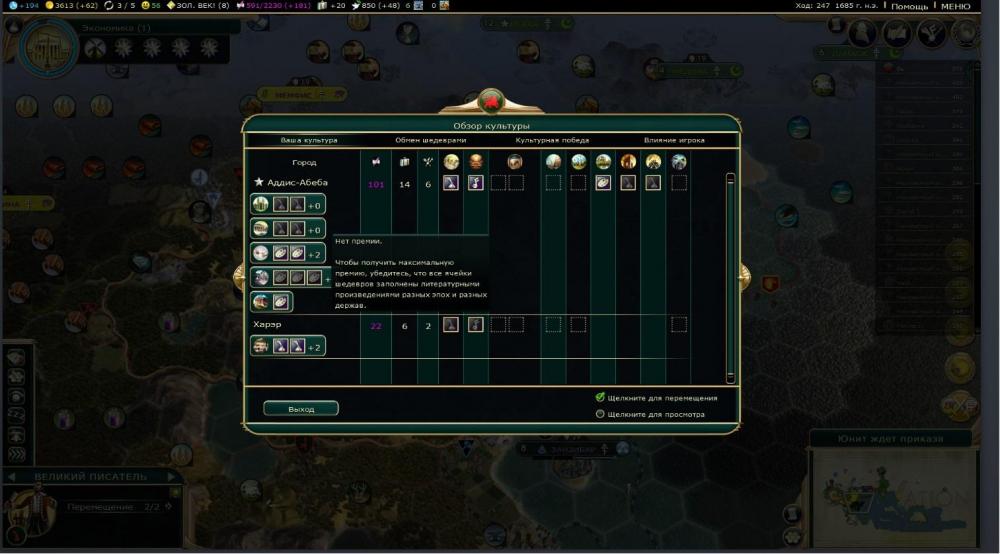Viewport: 1000px width, 554px height.
Task: Show the Влияние игрока tab
Action: point(673,140)
